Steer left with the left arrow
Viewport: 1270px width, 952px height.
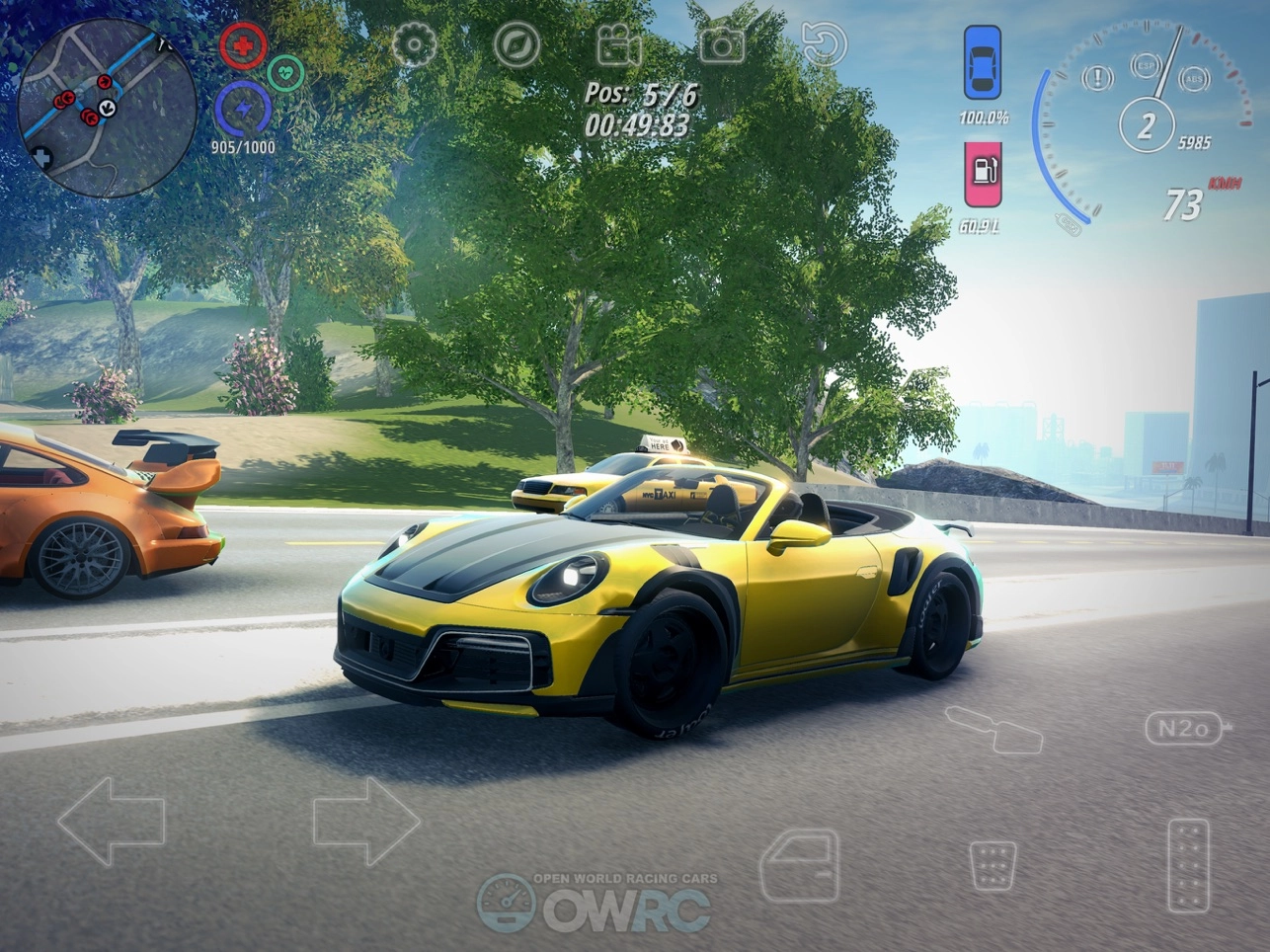[x=111, y=821]
